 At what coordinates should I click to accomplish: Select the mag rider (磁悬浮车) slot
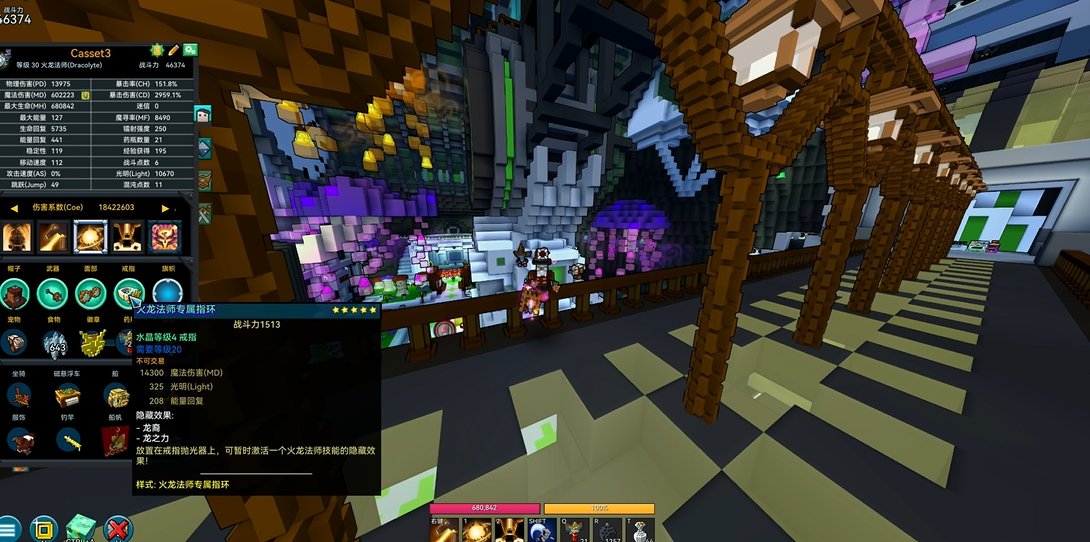coord(68,394)
